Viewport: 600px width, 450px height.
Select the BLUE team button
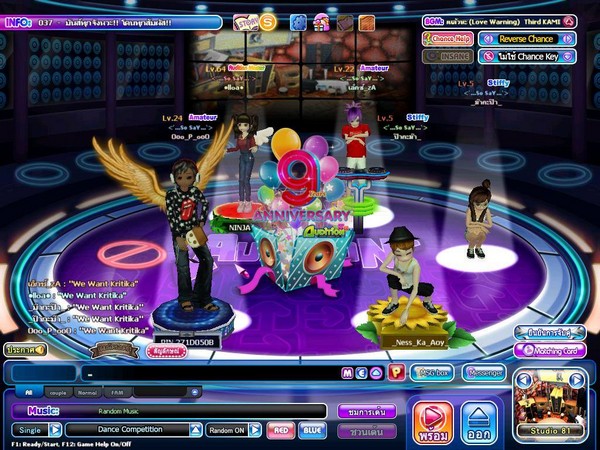[312, 430]
